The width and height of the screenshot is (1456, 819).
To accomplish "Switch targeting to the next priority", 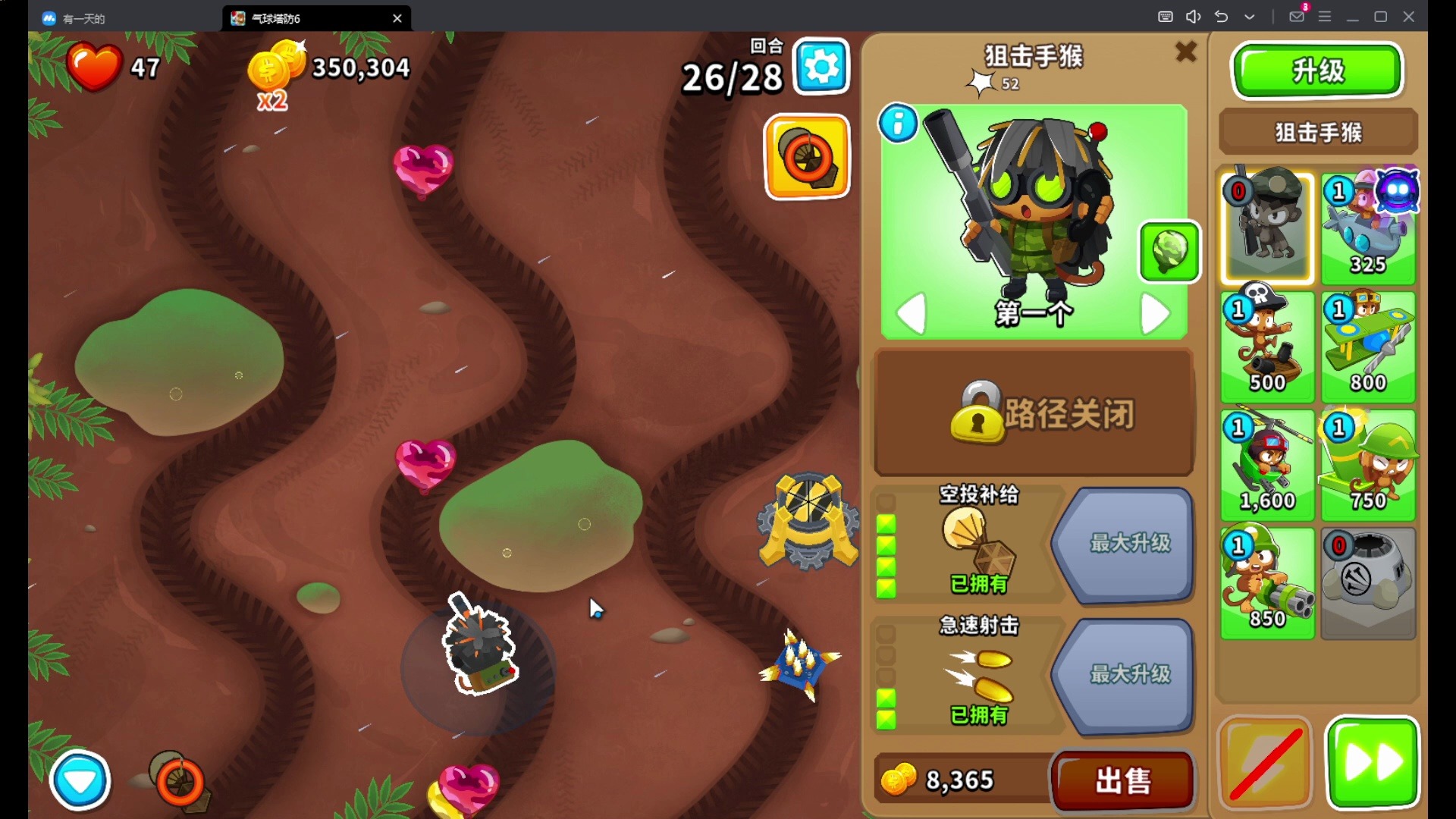I will coord(1155,313).
